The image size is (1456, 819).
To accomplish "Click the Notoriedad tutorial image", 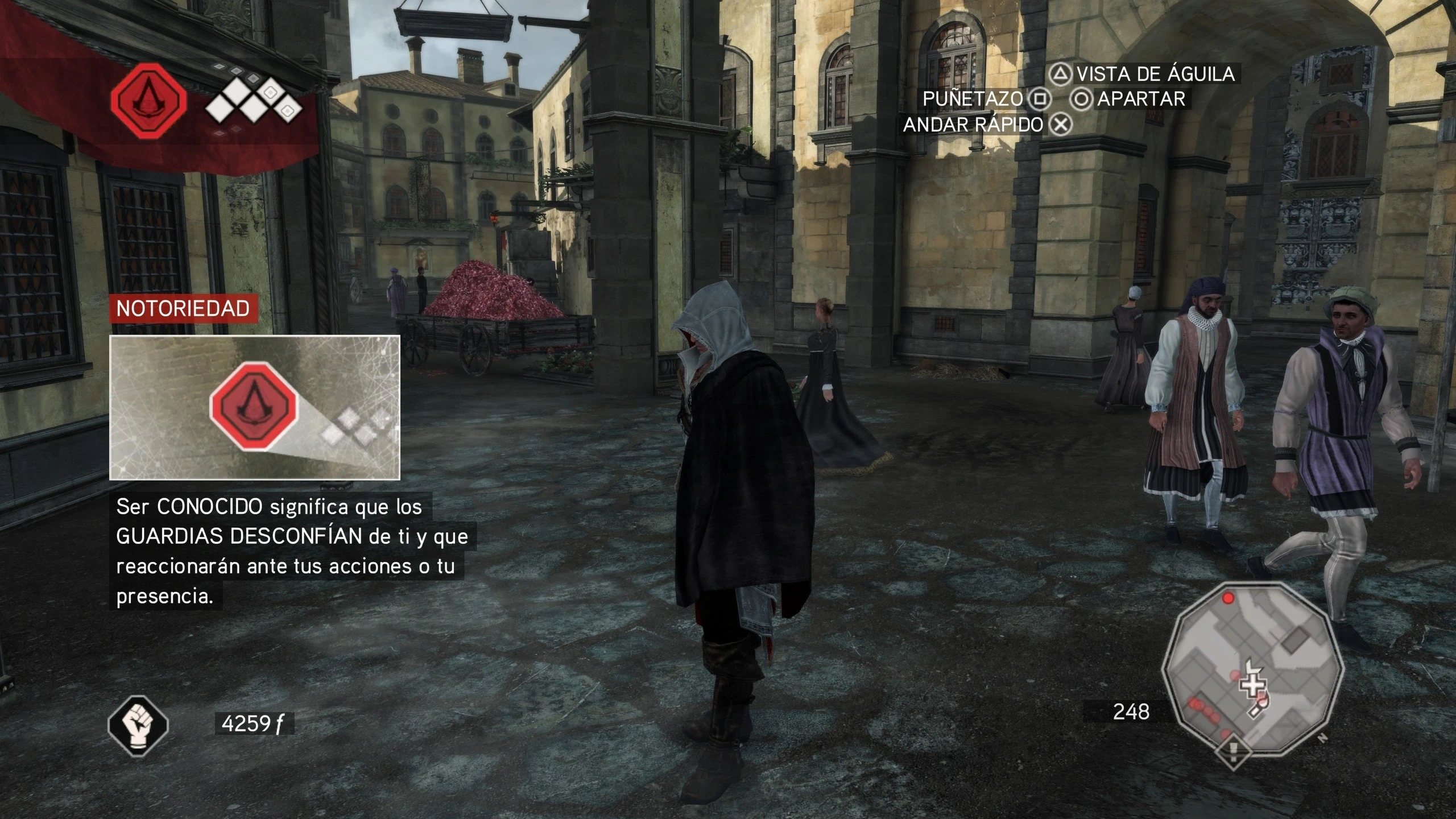I will tap(255, 407).
